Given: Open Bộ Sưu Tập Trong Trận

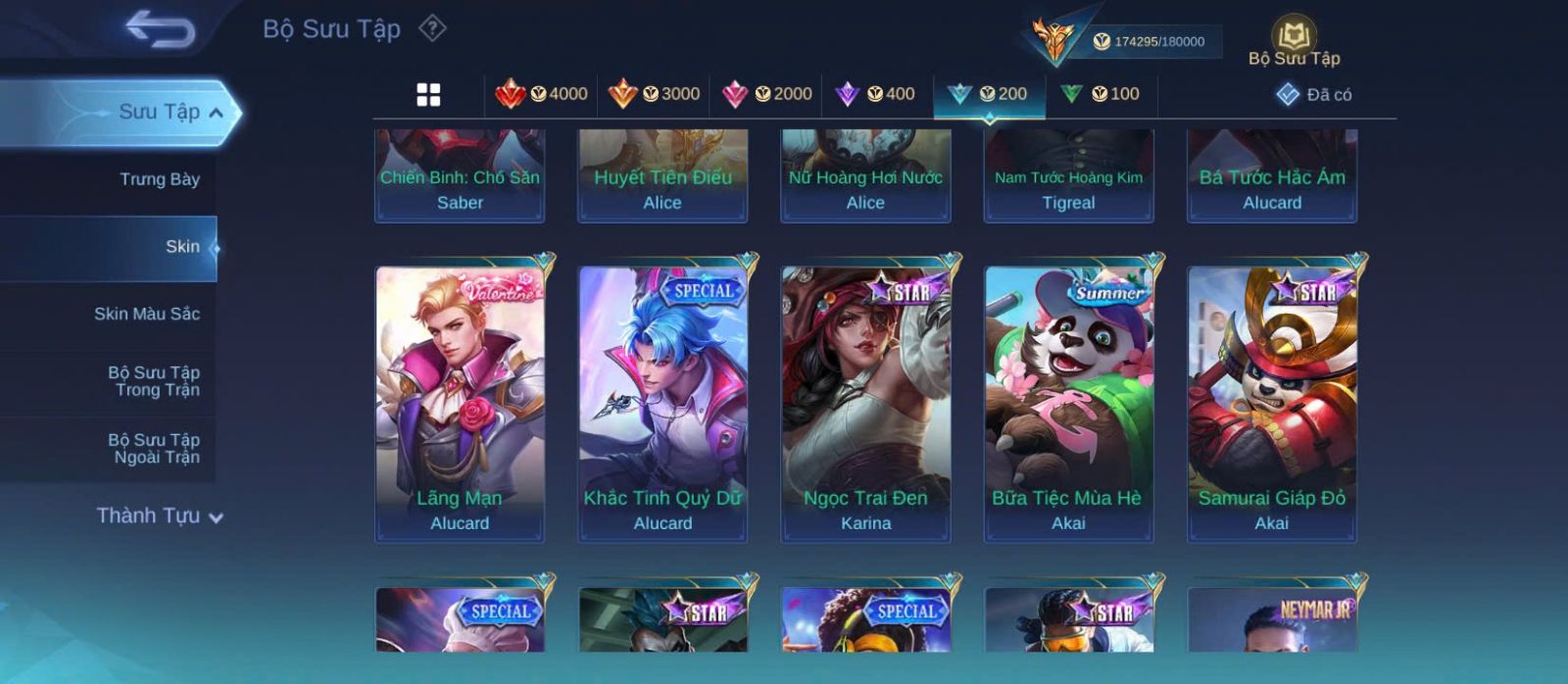Looking at the screenshot, I should (x=154, y=381).
